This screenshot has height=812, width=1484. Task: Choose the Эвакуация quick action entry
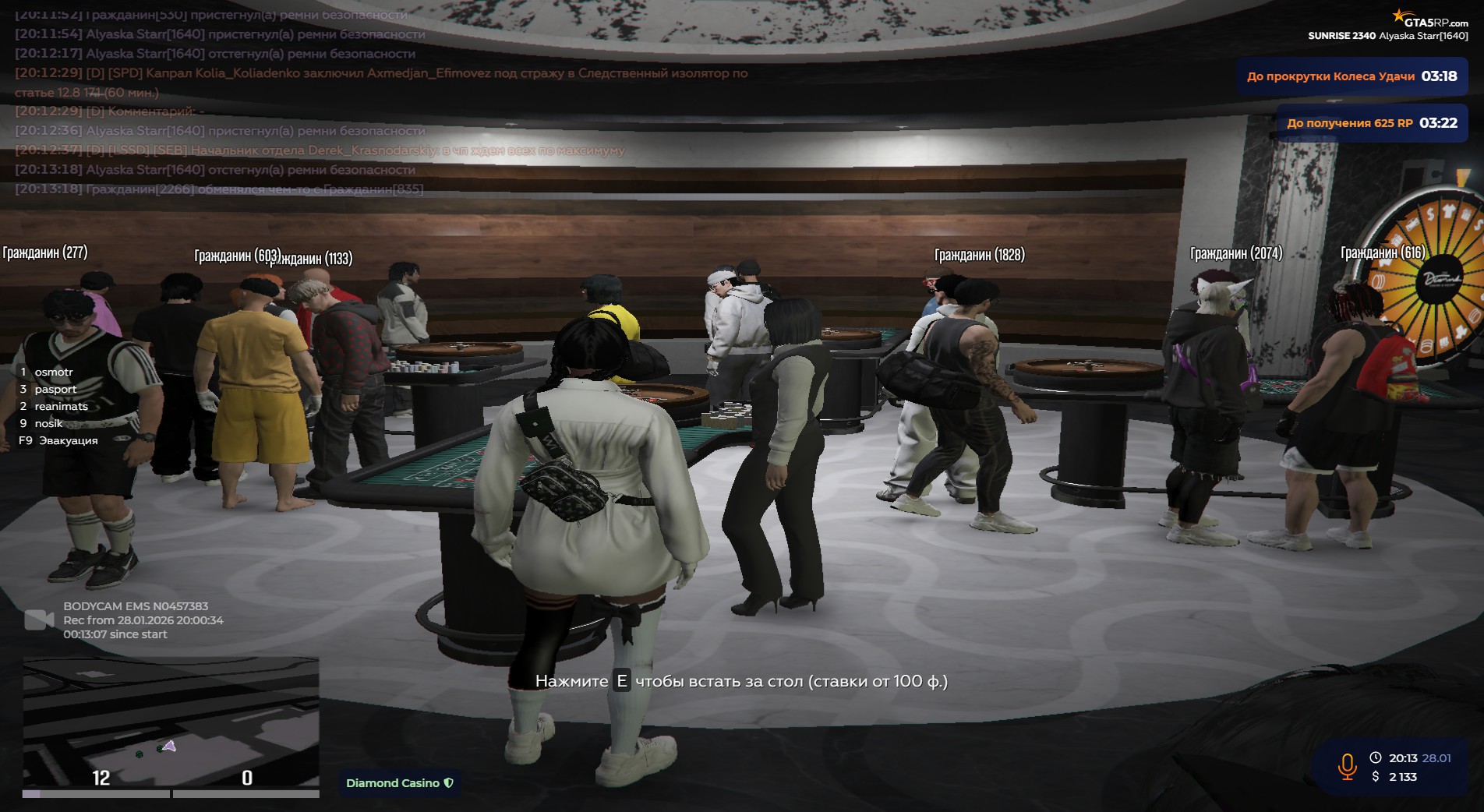click(68, 441)
